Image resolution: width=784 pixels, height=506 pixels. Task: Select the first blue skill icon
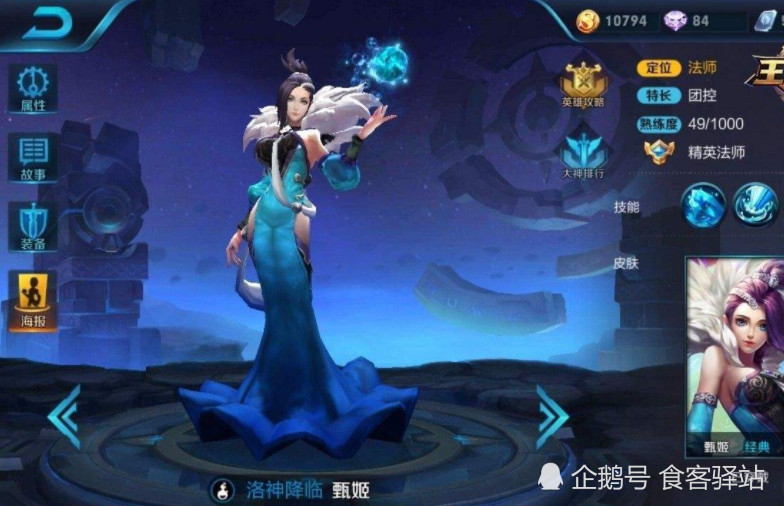point(703,205)
